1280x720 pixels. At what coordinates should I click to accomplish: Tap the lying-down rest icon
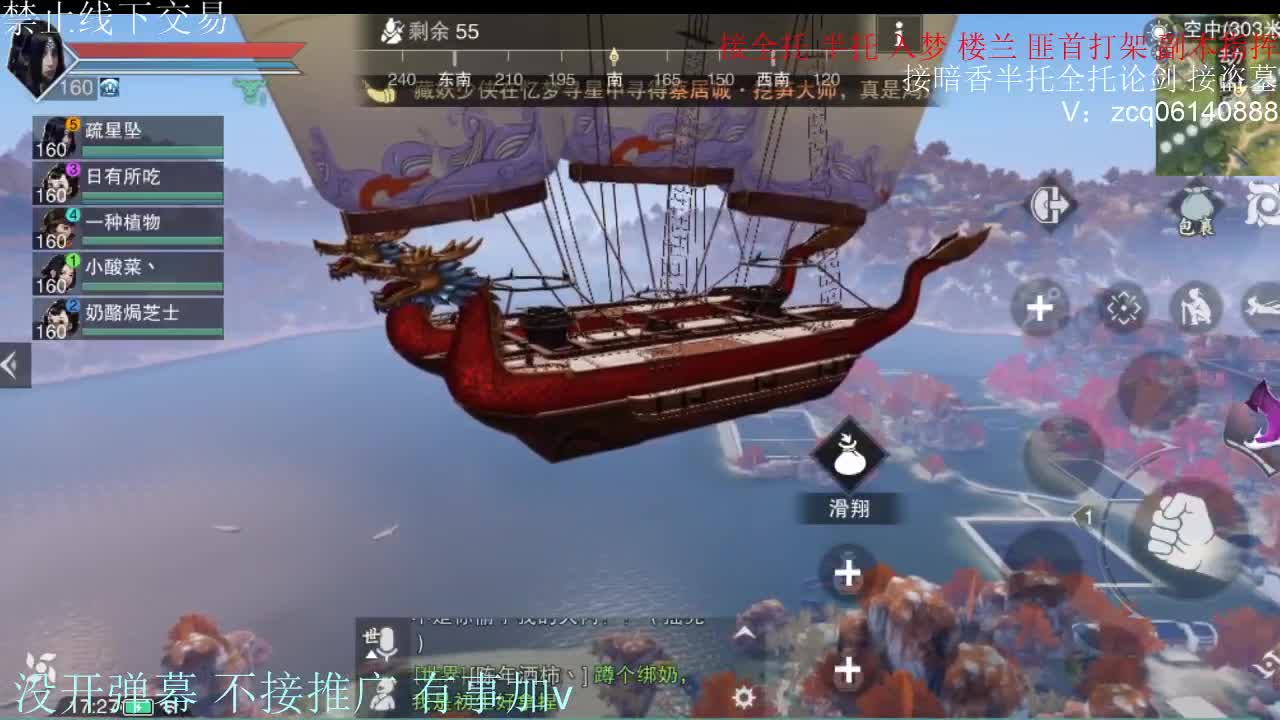[x=1262, y=305]
